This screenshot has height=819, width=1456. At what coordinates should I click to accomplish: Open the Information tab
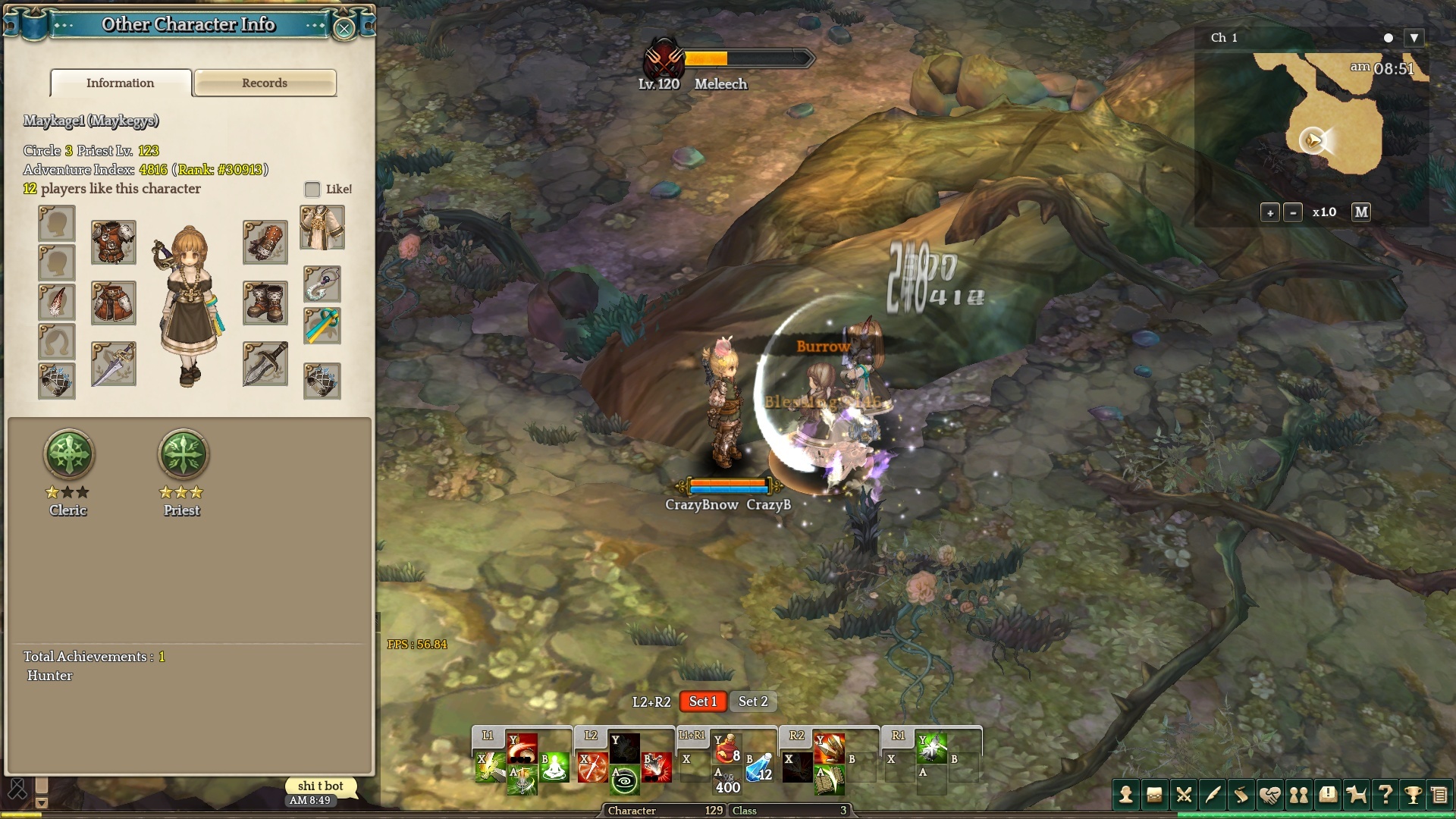point(121,83)
